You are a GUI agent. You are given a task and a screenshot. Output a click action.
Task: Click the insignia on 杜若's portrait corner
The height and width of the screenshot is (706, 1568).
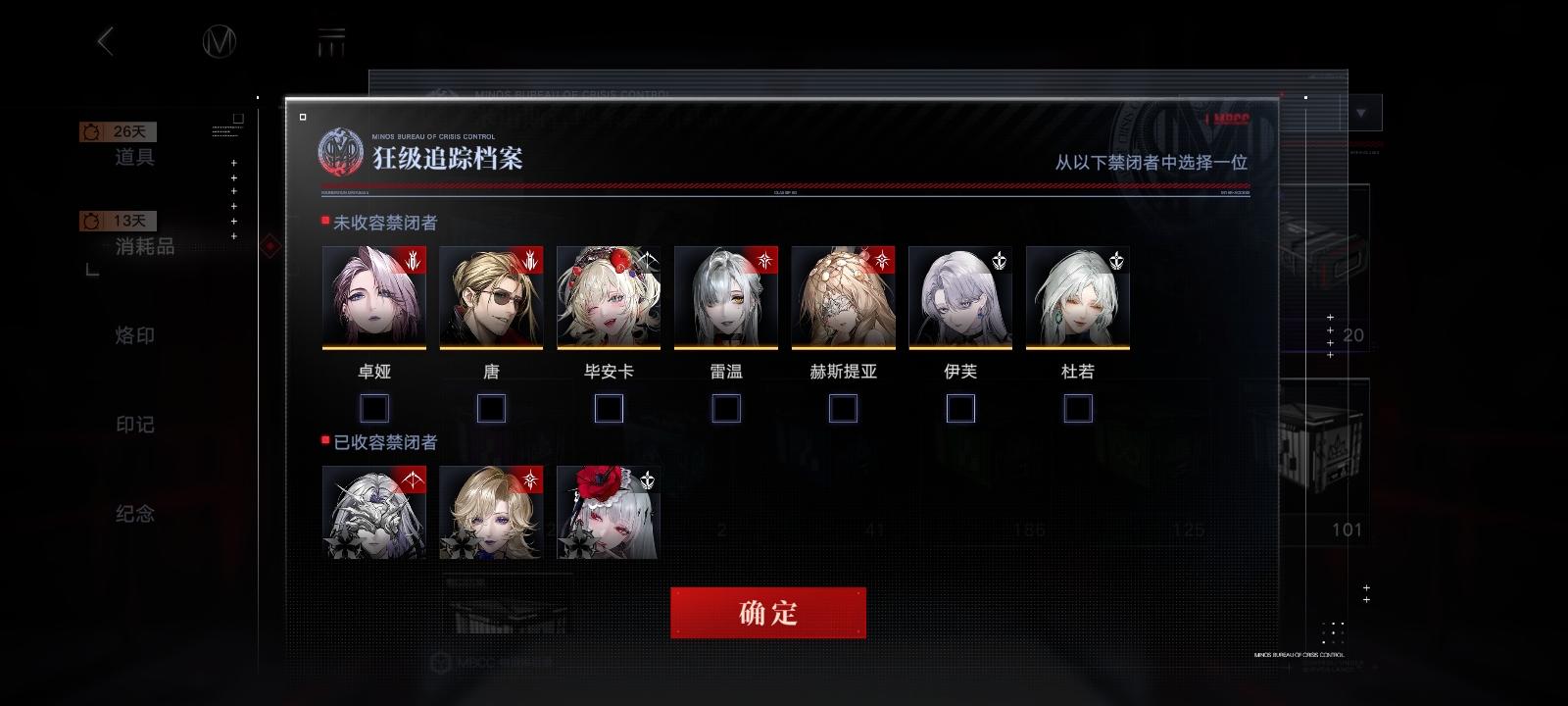(1118, 259)
